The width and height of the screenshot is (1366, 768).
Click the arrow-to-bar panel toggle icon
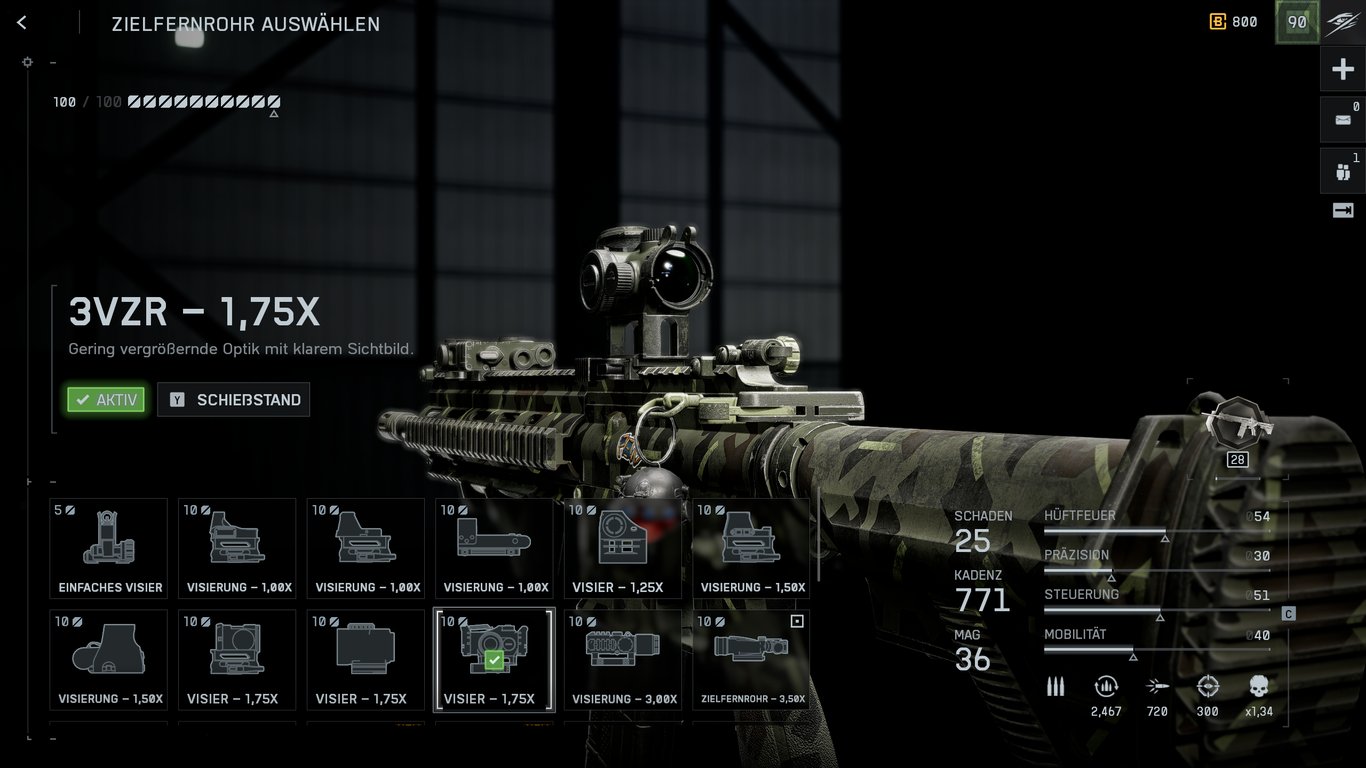pos(1343,210)
